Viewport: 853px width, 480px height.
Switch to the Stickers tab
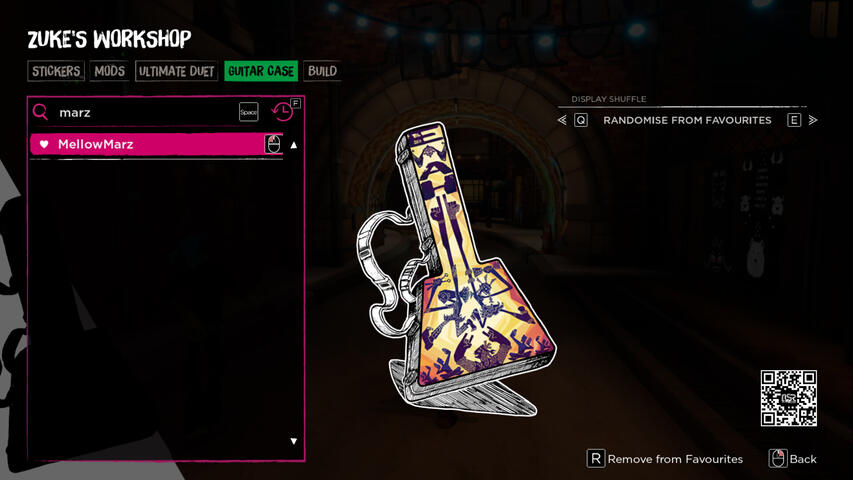pos(56,71)
